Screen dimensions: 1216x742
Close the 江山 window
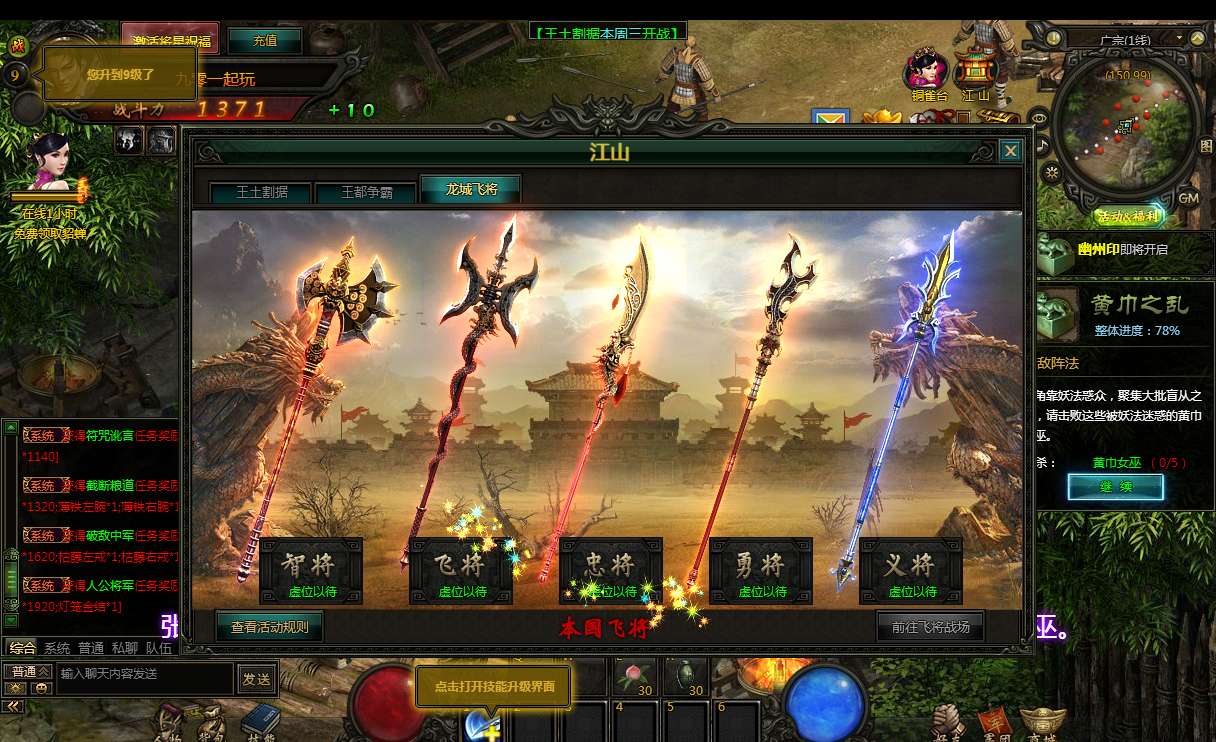tap(1010, 151)
